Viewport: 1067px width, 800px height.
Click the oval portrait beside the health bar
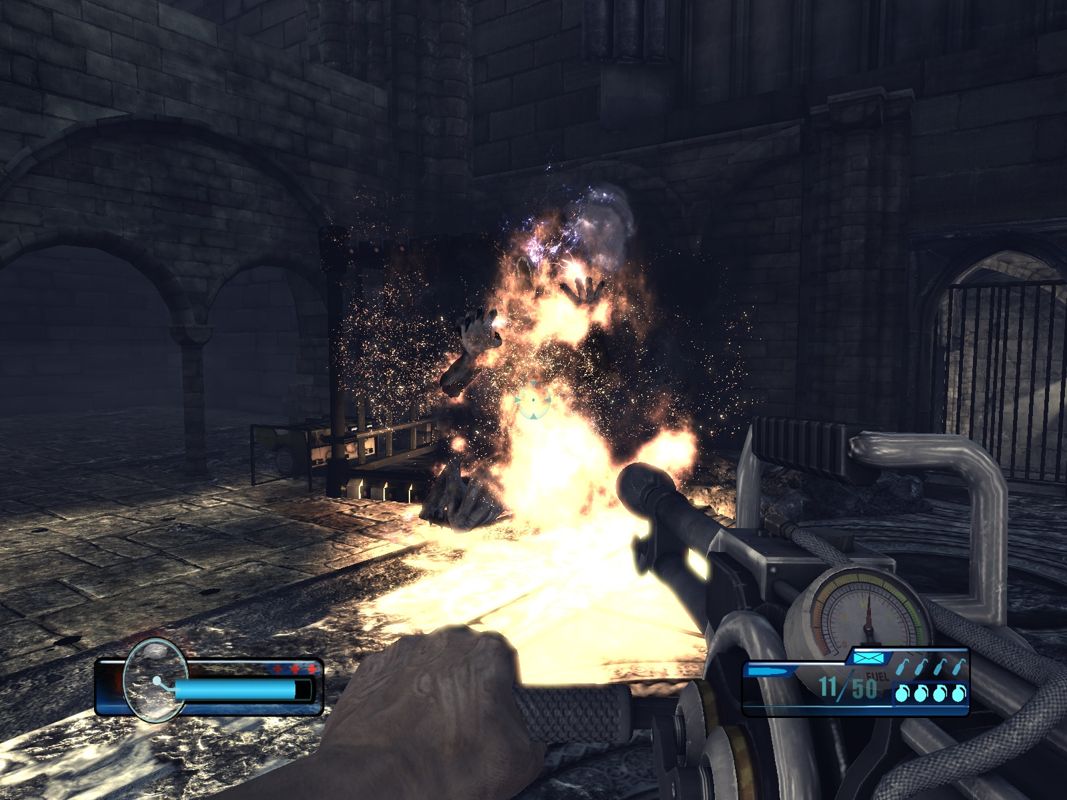tap(155, 679)
